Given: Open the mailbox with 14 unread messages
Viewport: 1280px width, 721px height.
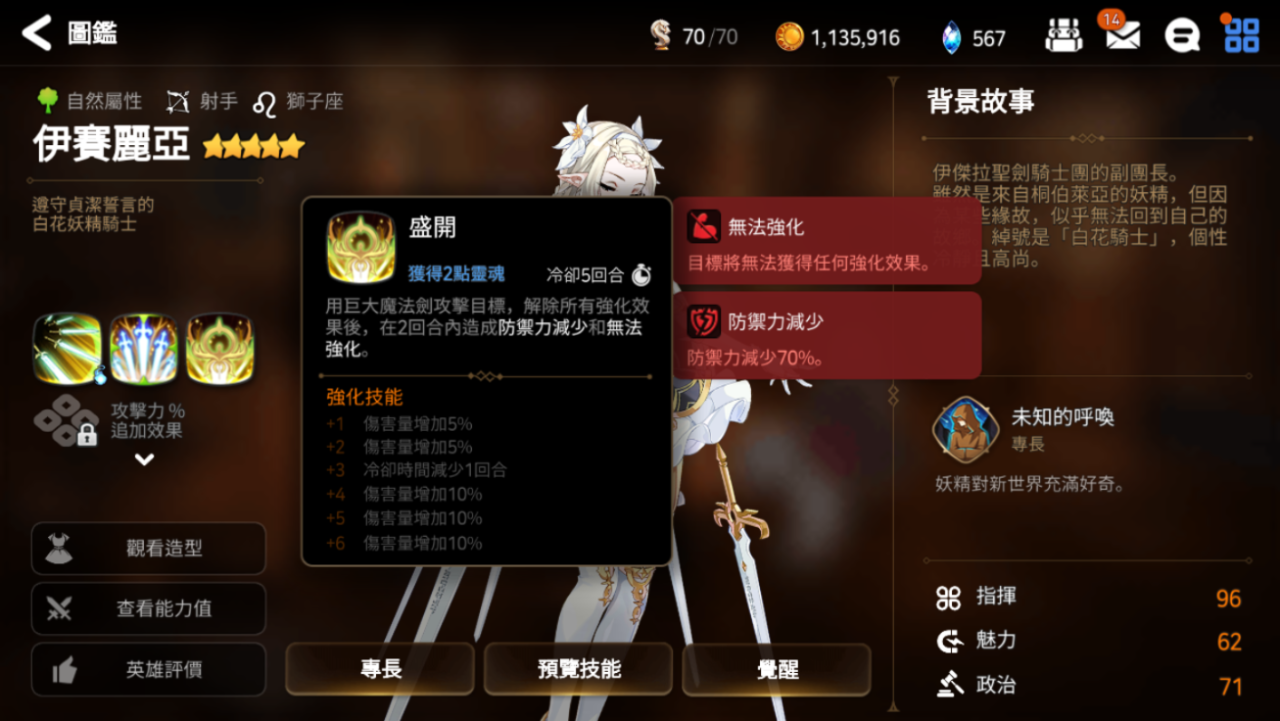Looking at the screenshot, I should click(1122, 33).
